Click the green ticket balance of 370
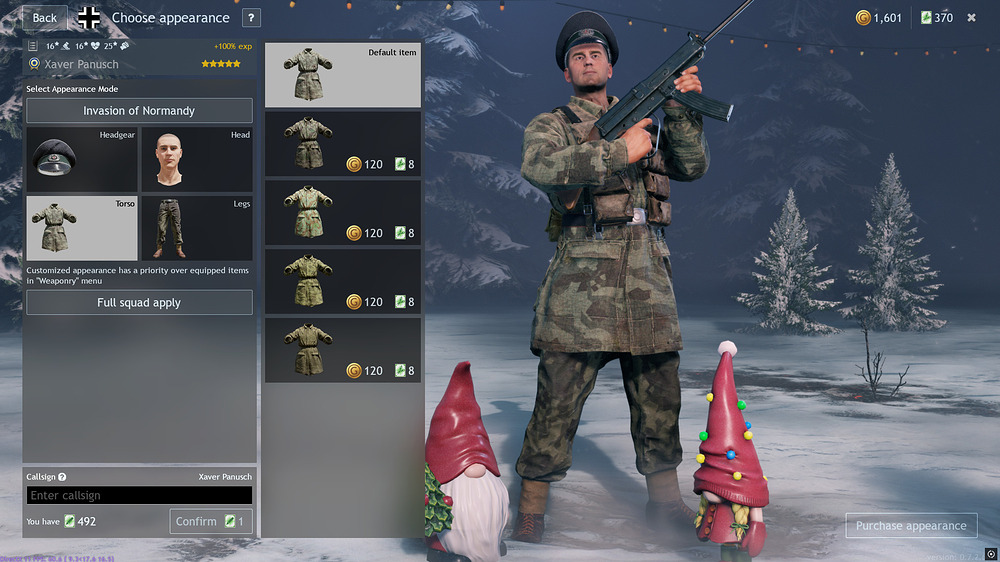 pos(936,18)
